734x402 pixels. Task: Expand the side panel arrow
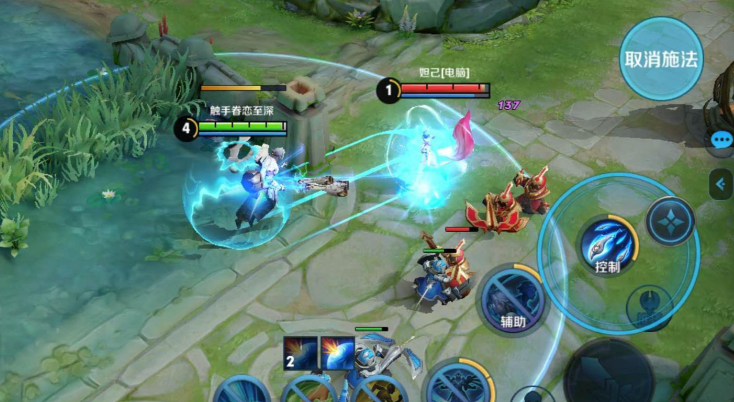coord(721,184)
